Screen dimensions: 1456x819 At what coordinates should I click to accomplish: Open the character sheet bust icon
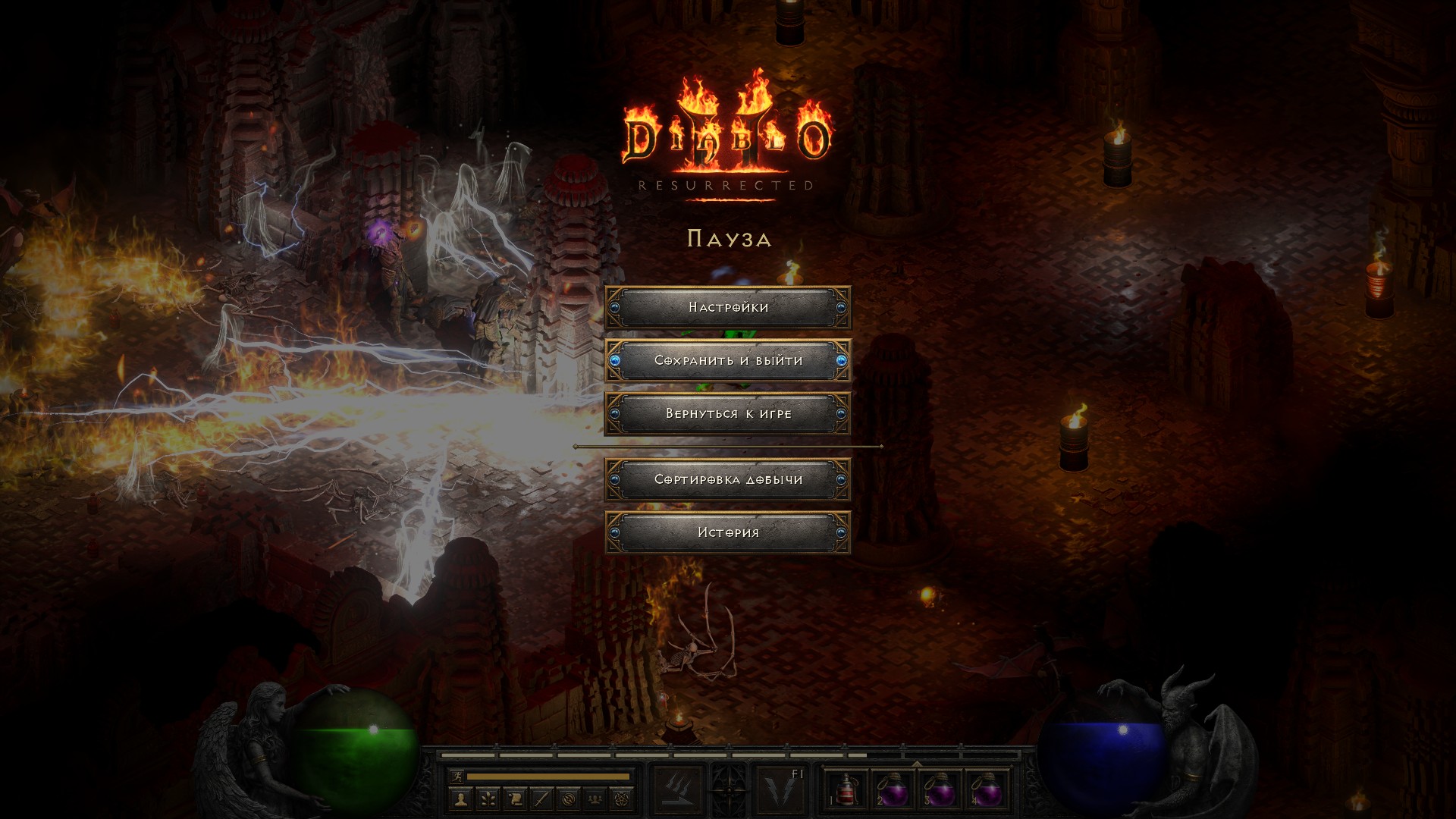point(461,799)
